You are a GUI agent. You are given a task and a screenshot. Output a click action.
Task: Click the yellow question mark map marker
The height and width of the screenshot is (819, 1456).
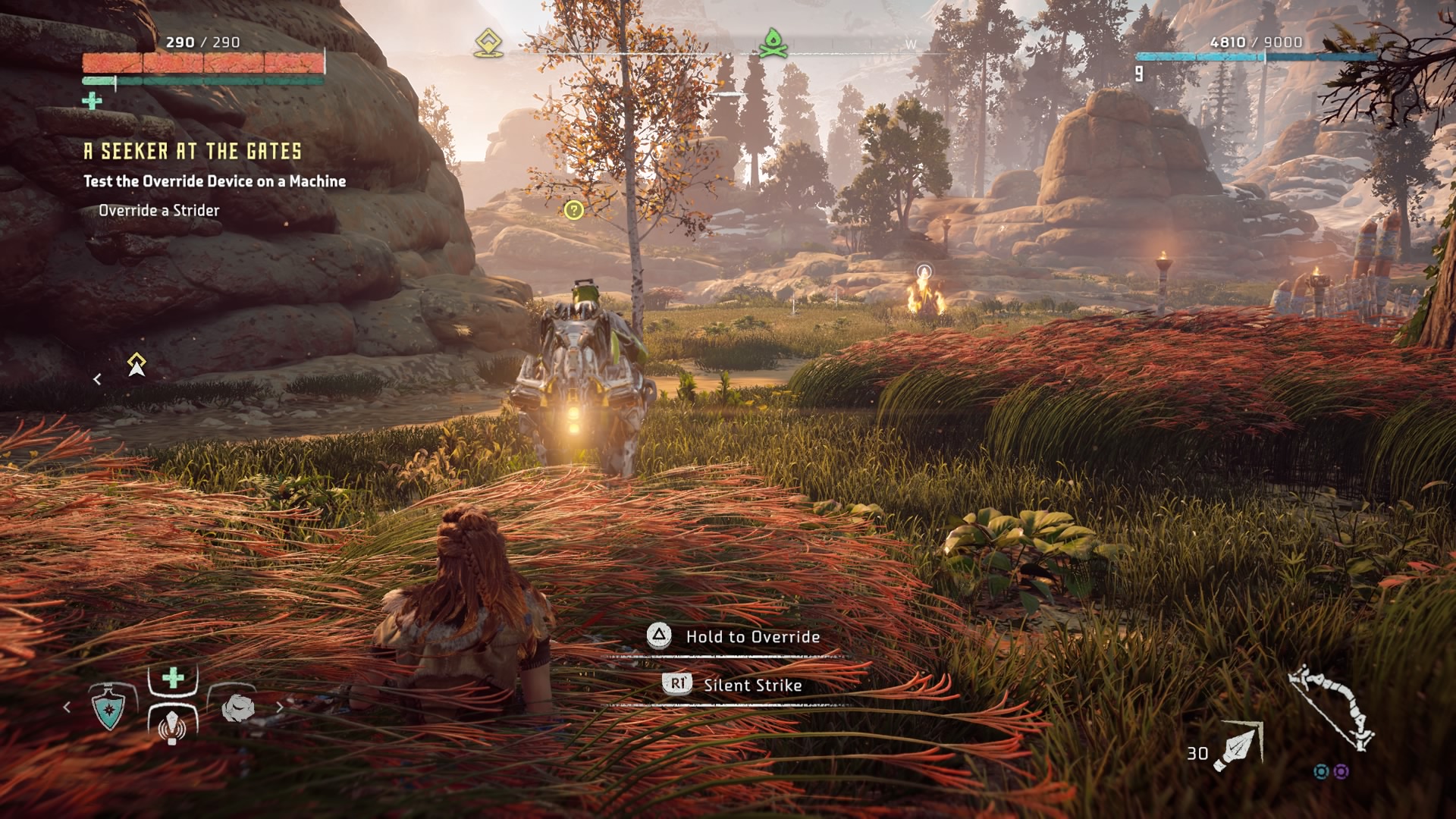click(x=574, y=210)
